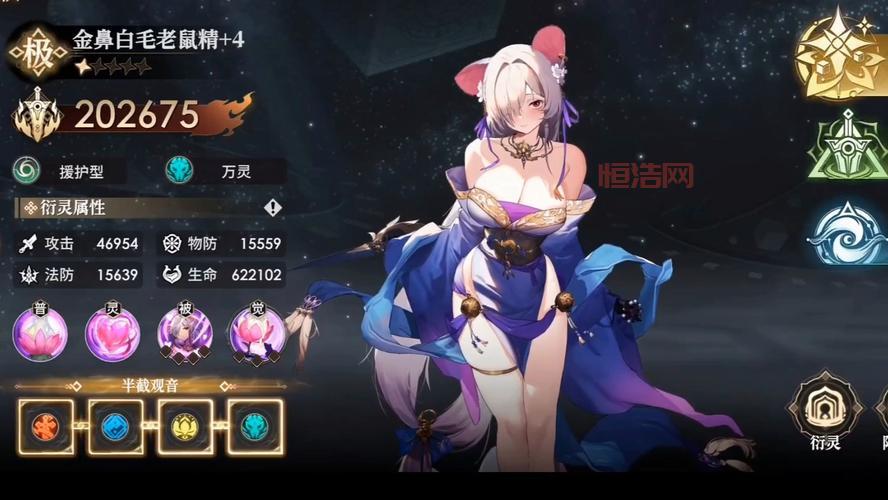This screenshot has width=888, height=500.
Task: Open the 衍灵 button at bottom right
Action: tap(825, 412)
